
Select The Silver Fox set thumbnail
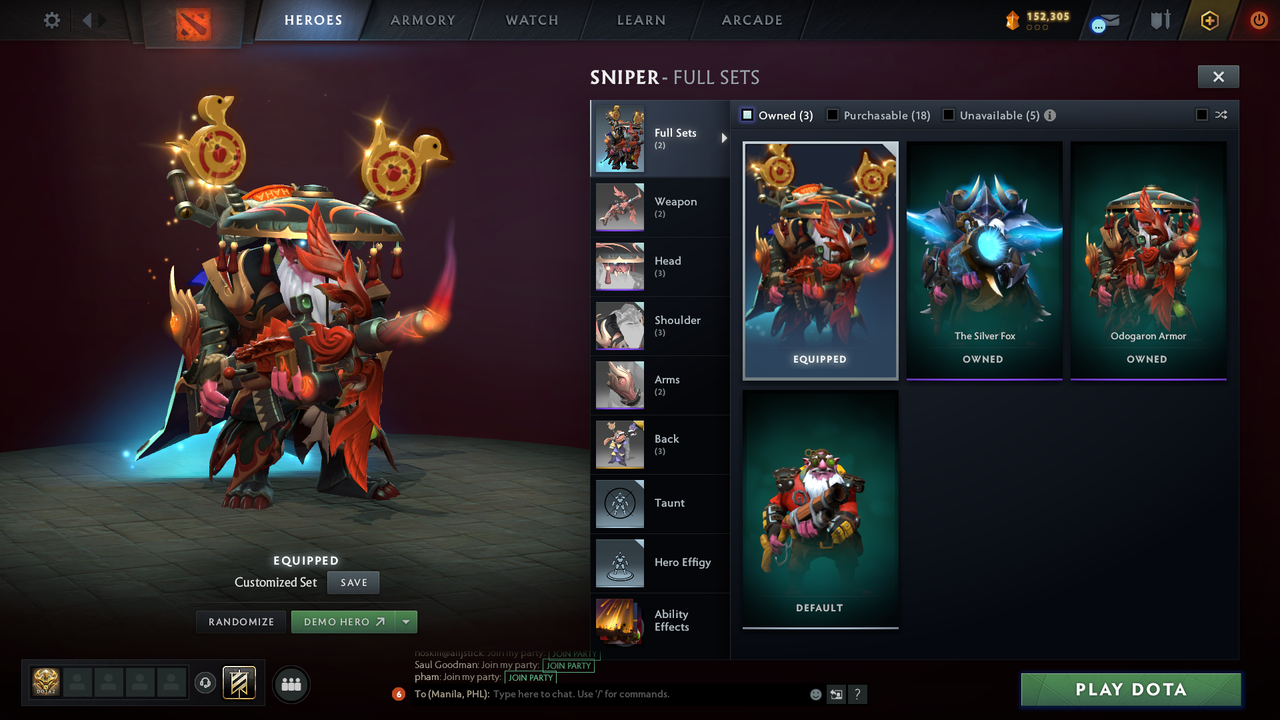click(x=984, y=255)
